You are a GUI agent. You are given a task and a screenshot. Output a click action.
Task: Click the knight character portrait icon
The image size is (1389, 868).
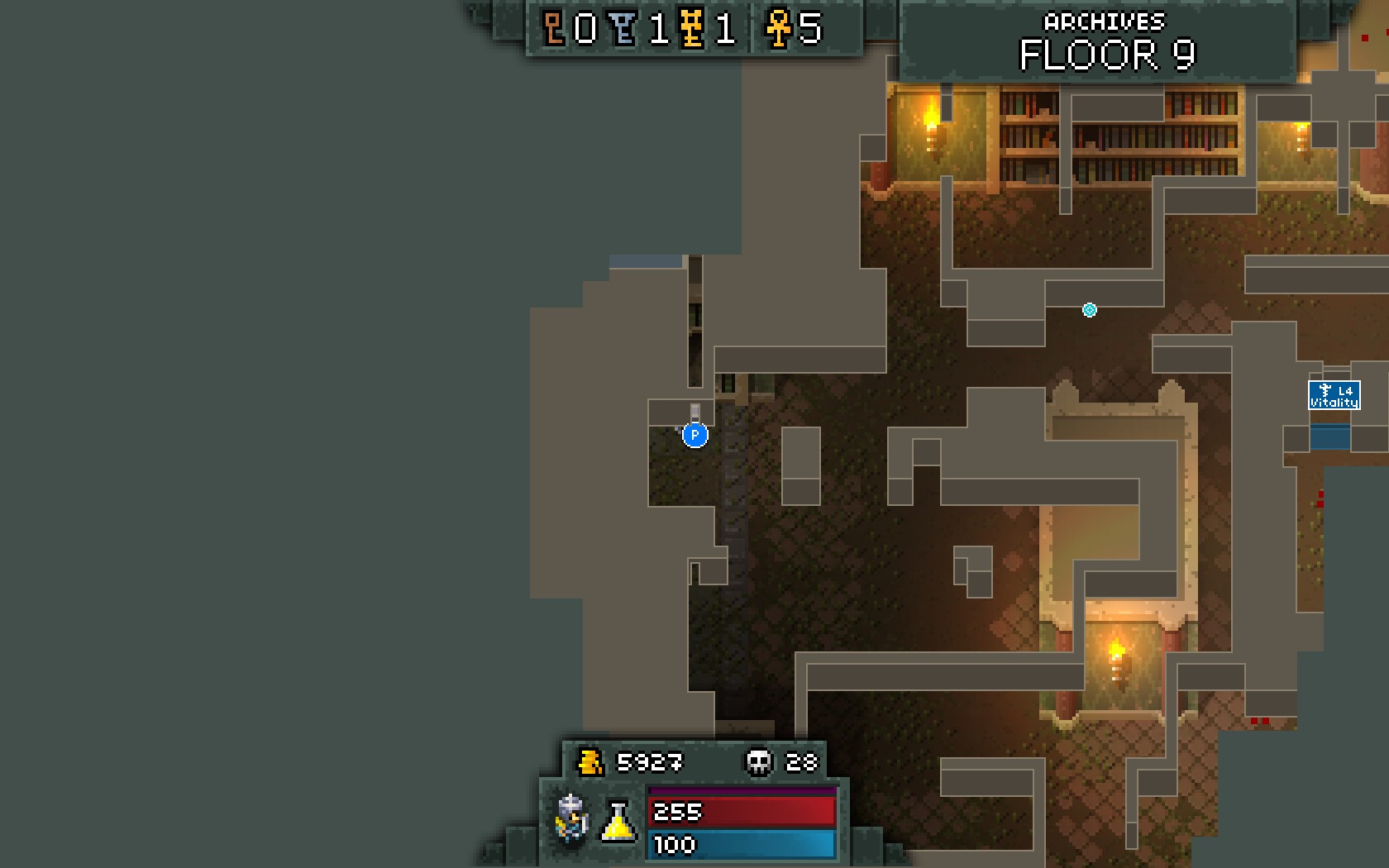coord(571,819)
